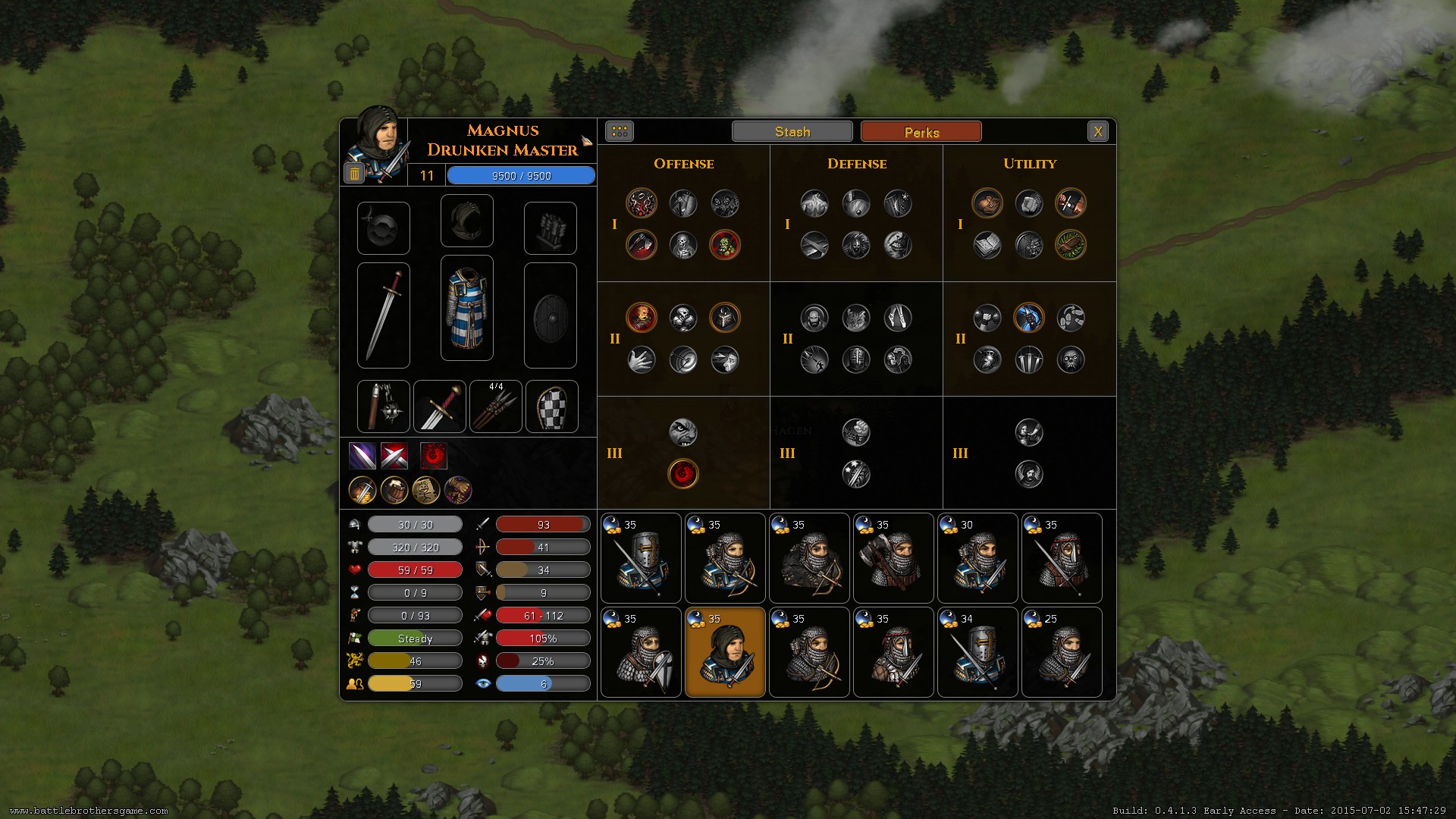Viewport: 1456px width, 819px height.
Task: Select the brother carrying a large axe
Action: tap(893, 558)
